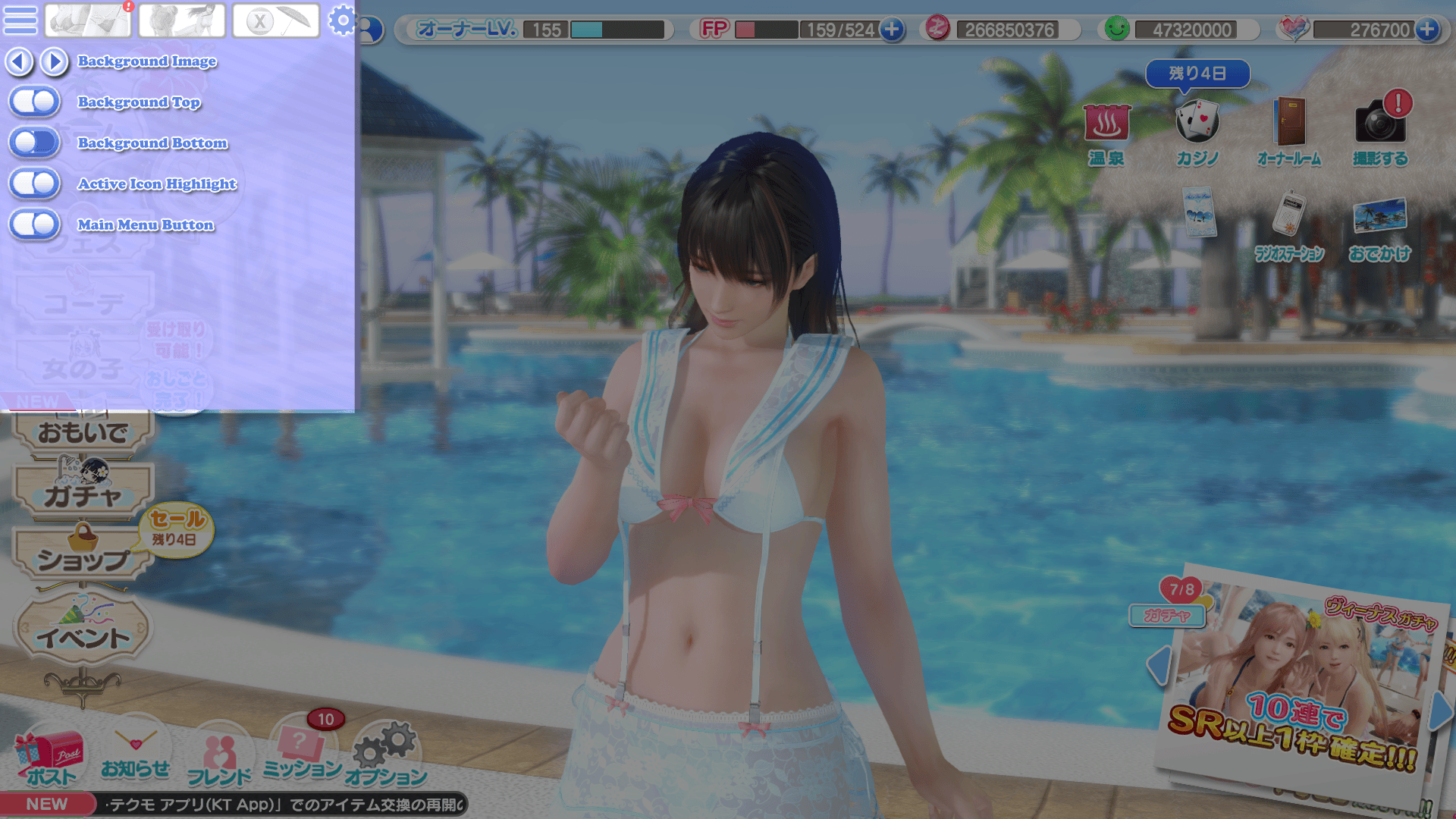Open the hamburger main menu
Screen dimensions: 1456x819
(20, 20)
